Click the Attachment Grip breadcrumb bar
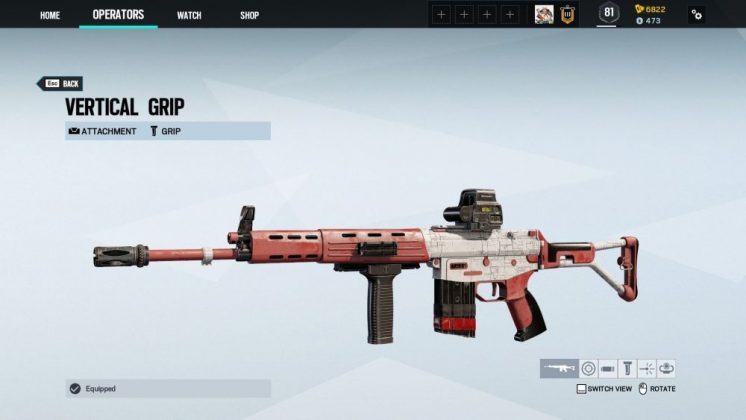The height and width of the screenshot is (420, 746). point(168,131)
